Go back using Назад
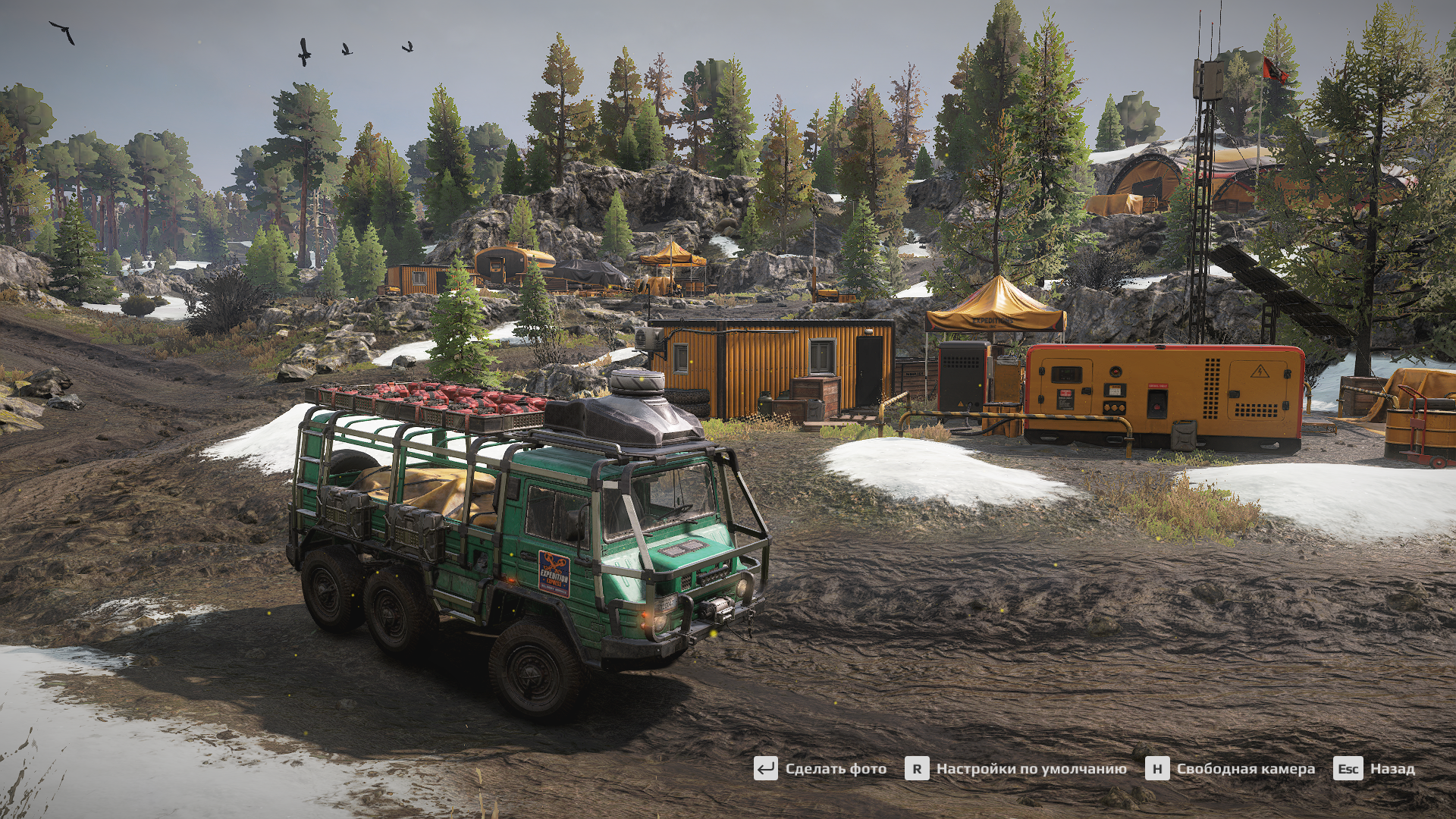Viewport: 1456px width, 819px height. [x=1375, y=769]
